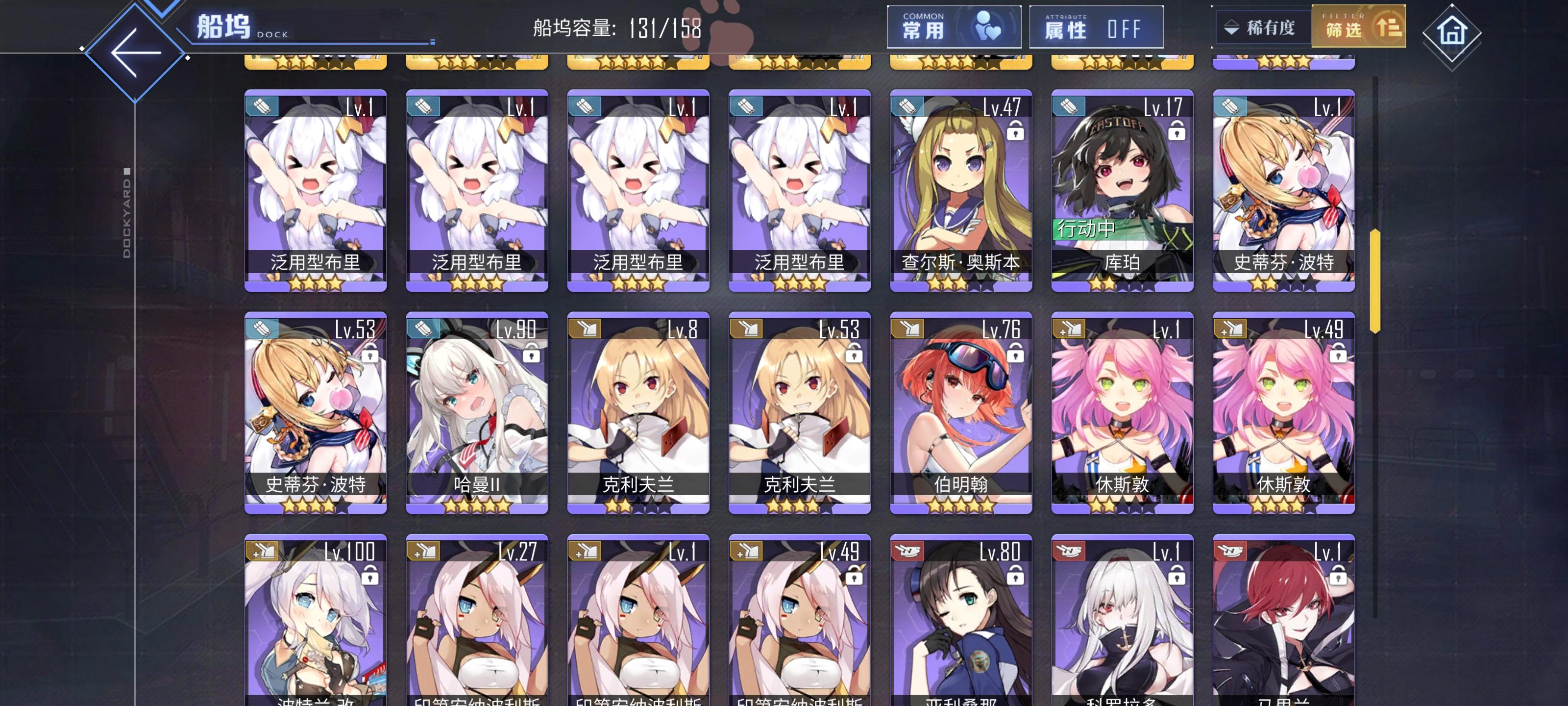Click the ship type icon on 库珀 card
1568x706 pixels.
click(1069, 105)
